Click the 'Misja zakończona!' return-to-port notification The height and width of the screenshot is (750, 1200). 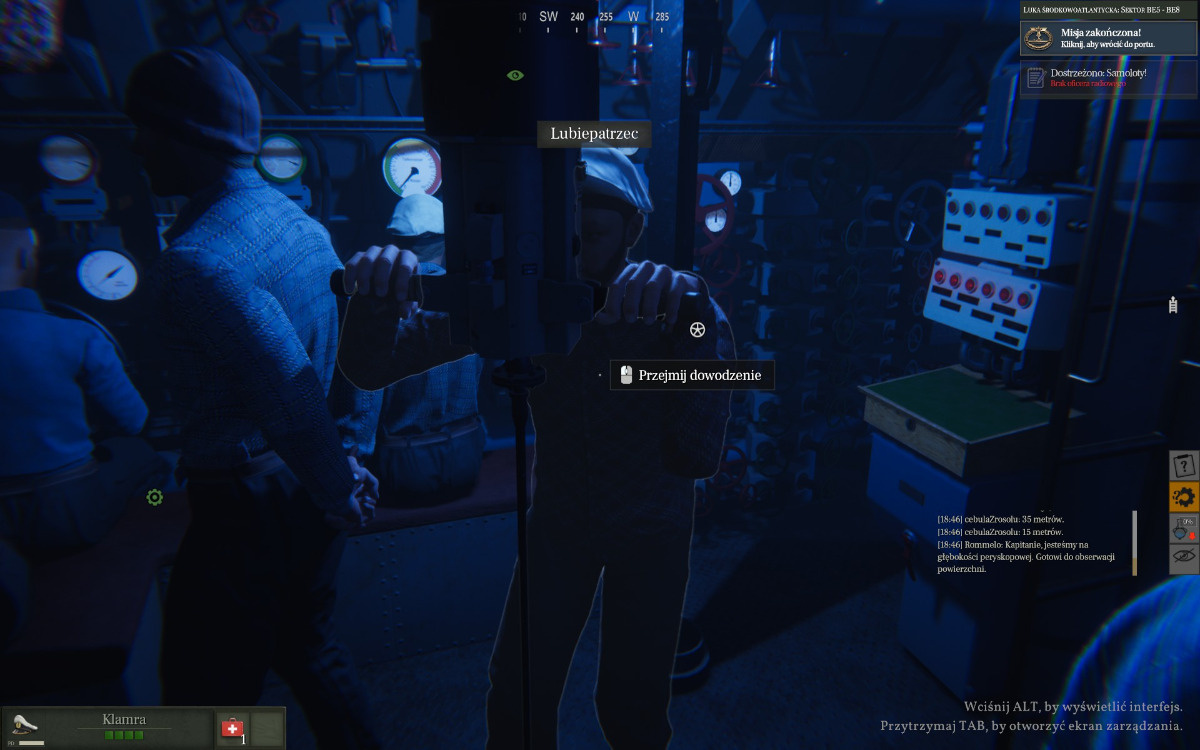tap(1108, 39)
